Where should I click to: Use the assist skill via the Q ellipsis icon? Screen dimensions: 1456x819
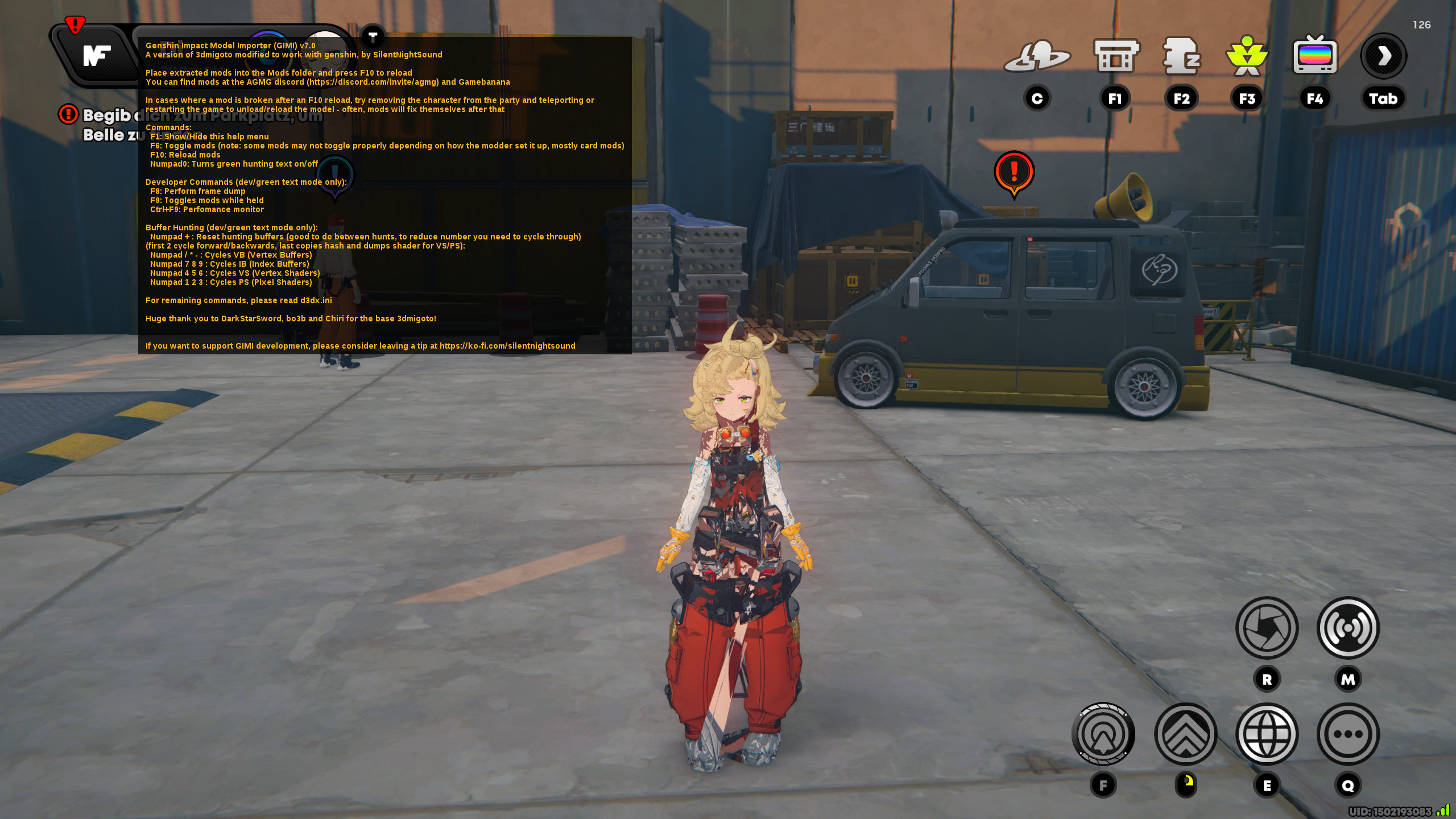coord(1349,734)
